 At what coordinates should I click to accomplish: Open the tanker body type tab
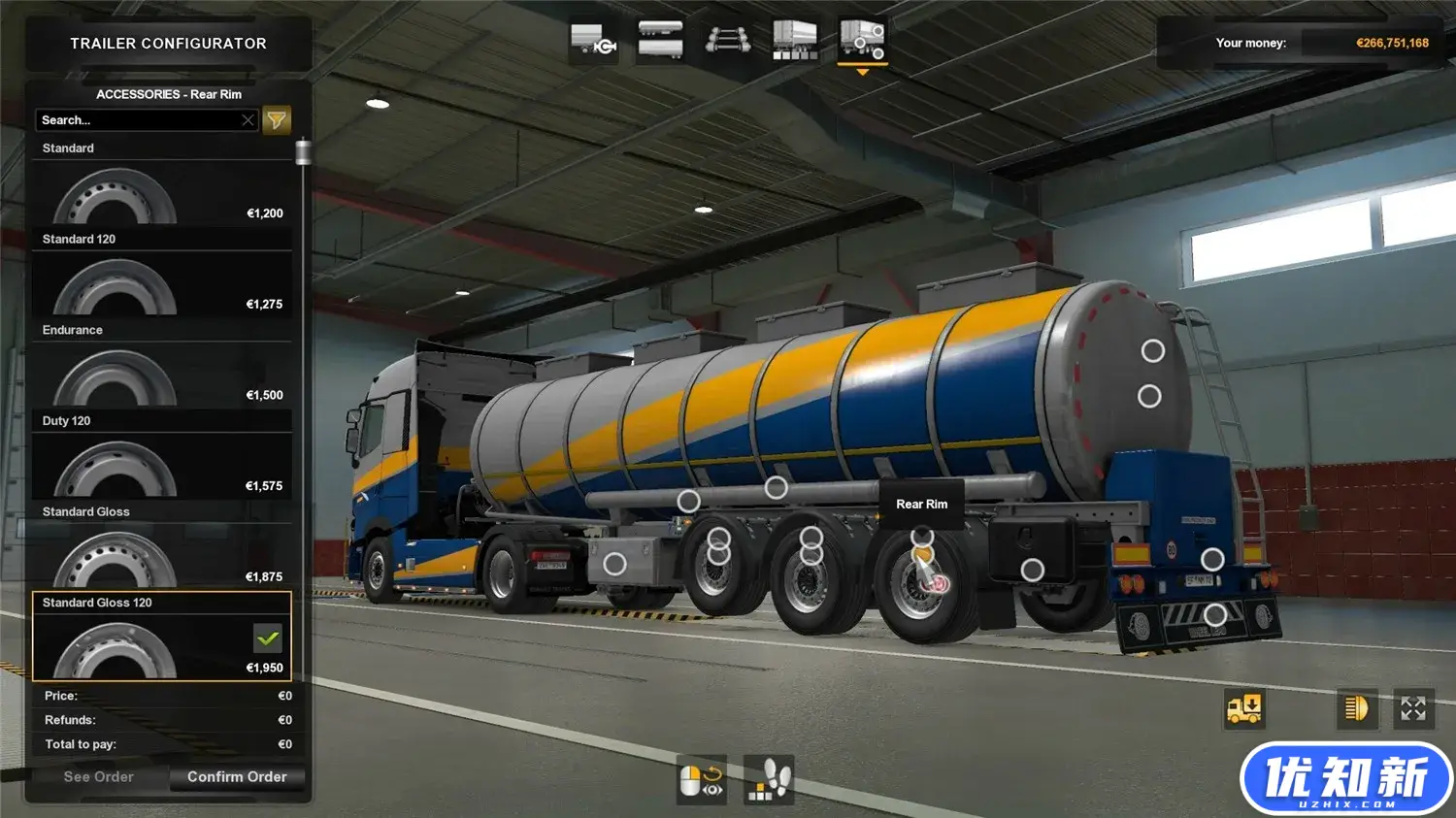(x=660, y=41)
